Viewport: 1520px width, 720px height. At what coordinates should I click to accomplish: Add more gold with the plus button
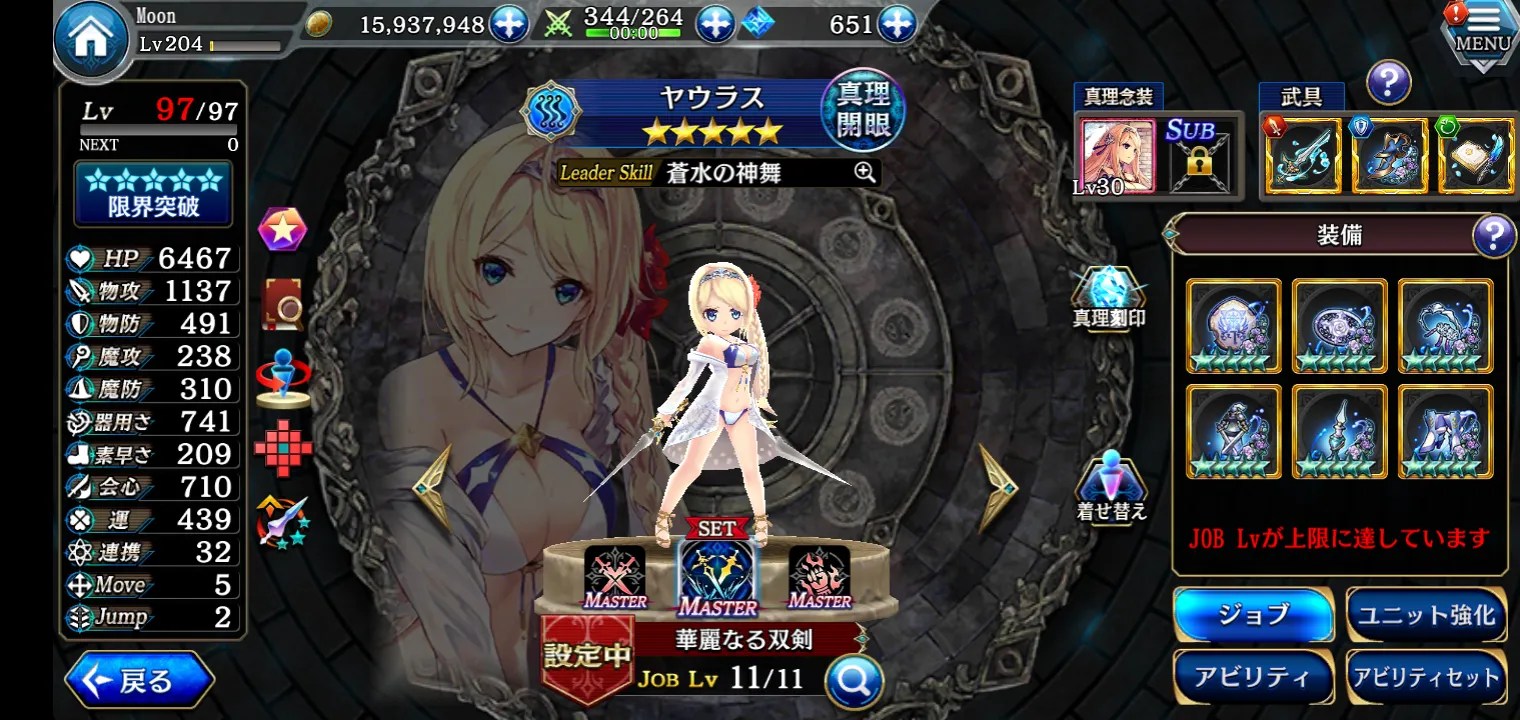tap(509, 25)
